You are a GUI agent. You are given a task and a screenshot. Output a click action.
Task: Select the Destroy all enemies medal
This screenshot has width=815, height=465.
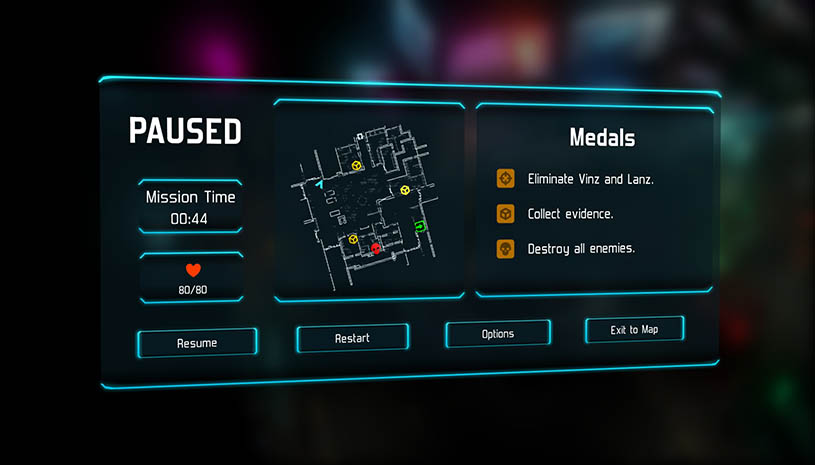coord(581,249)
